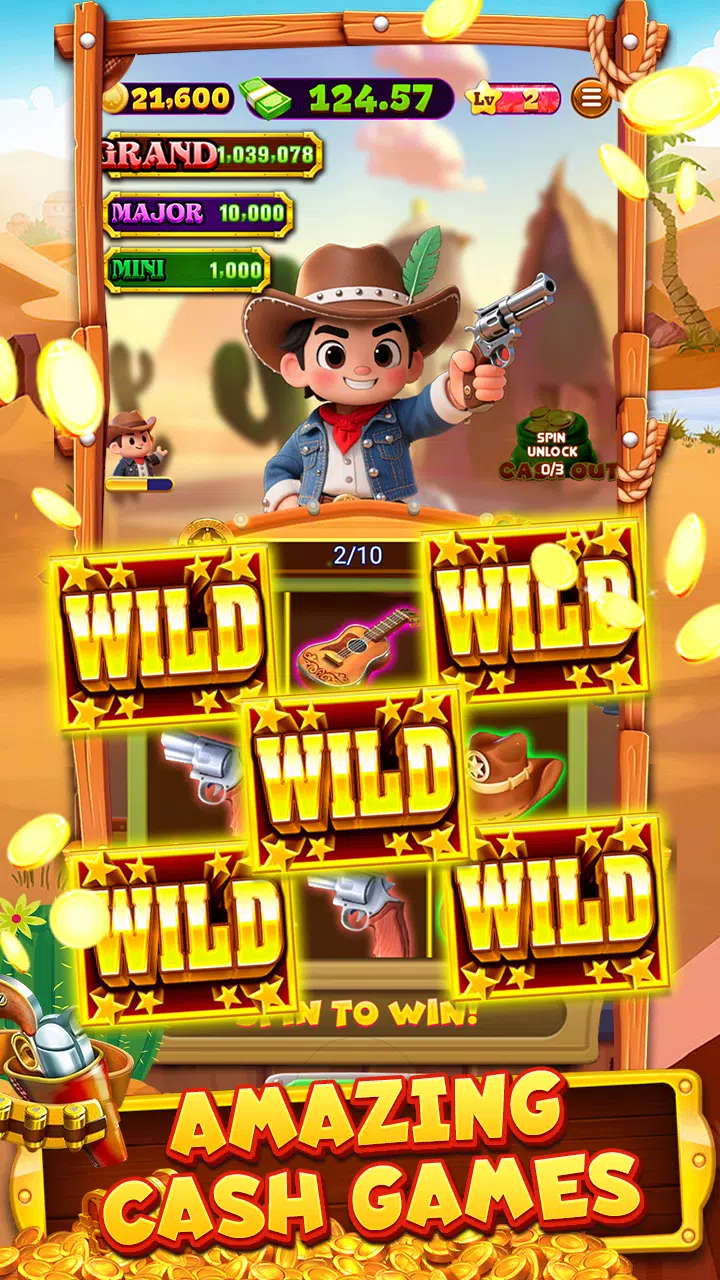This screenshot has width=720, height=1280.
Task: Select the gold coin balance counter
Action: 168,98
